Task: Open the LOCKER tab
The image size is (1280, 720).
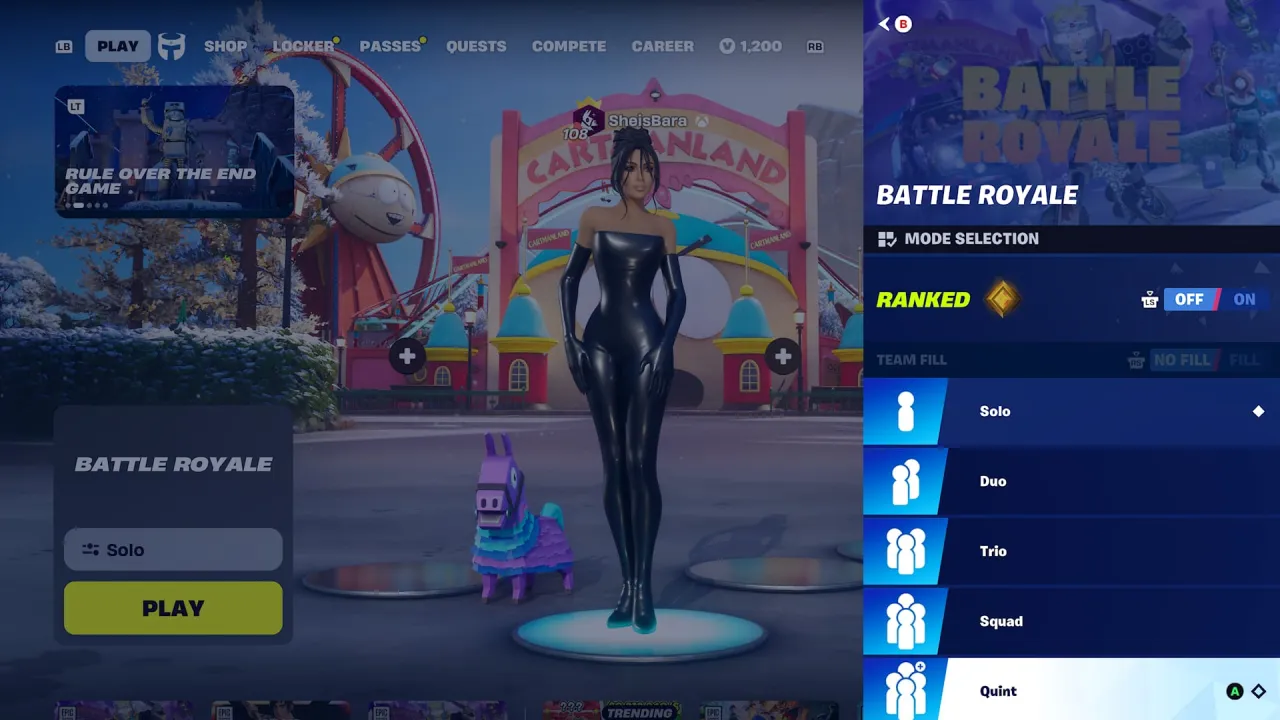Action: tap(303, 46)
